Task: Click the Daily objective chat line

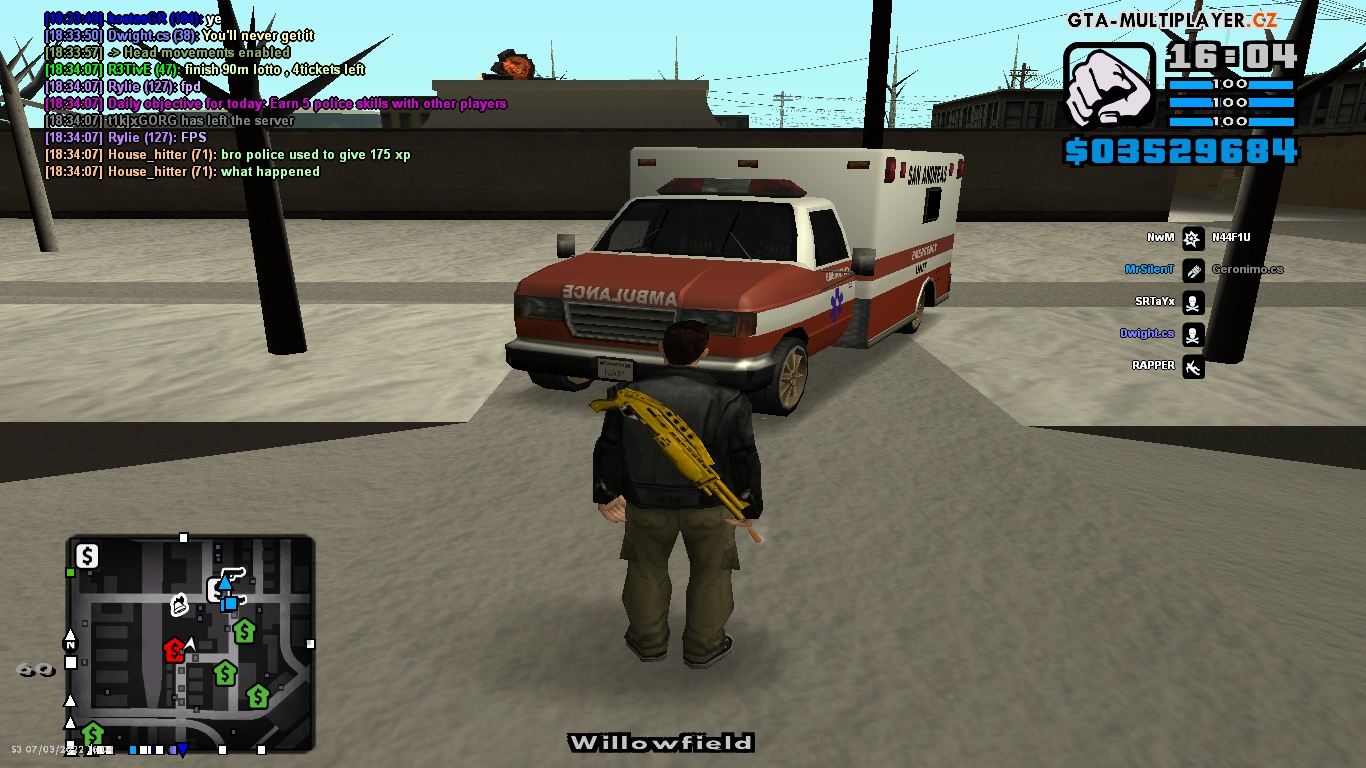Action: [x=306, y=104]
